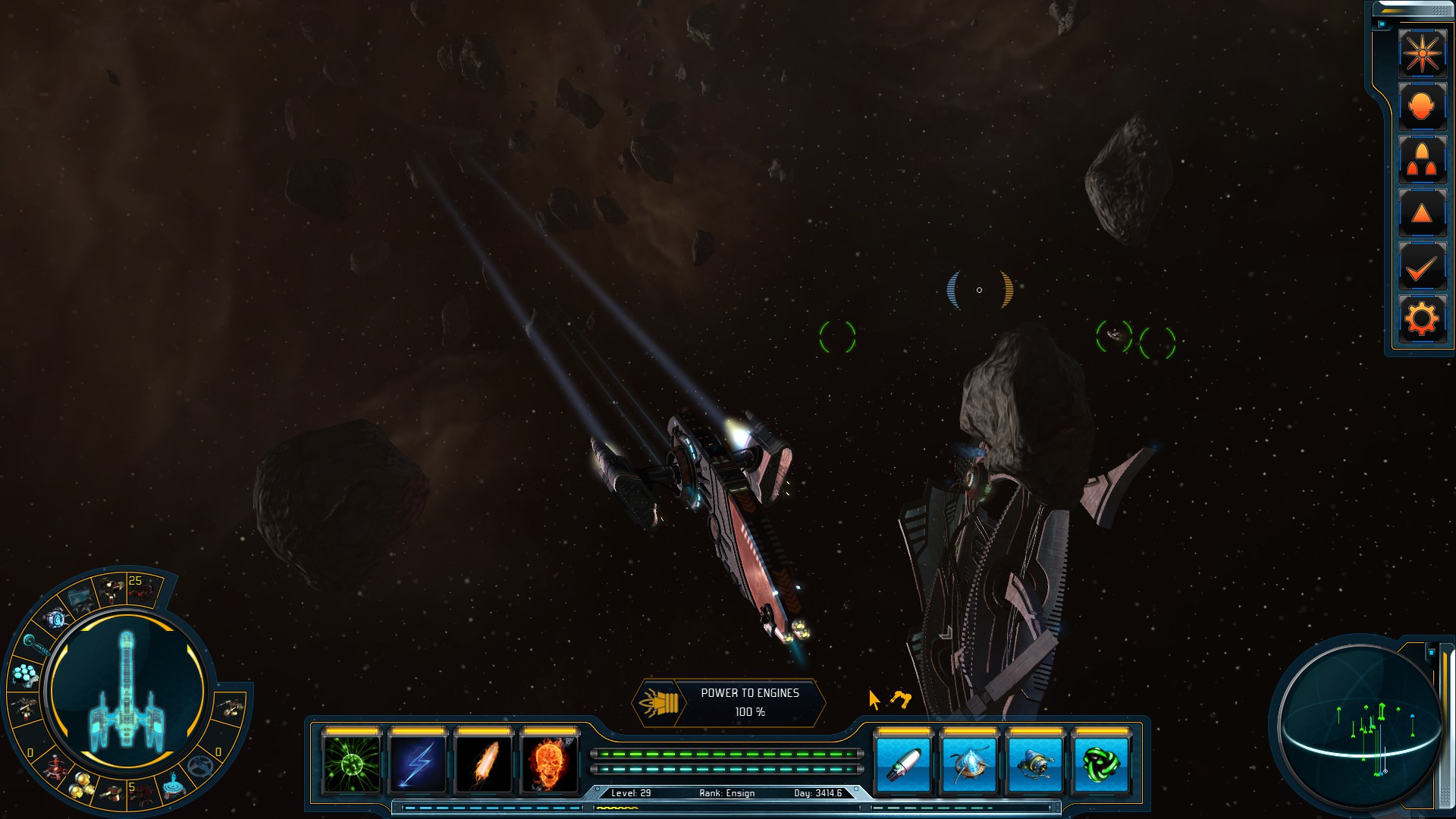
Task: Open the gear settings menu
Action: [x=1422, y=319]
